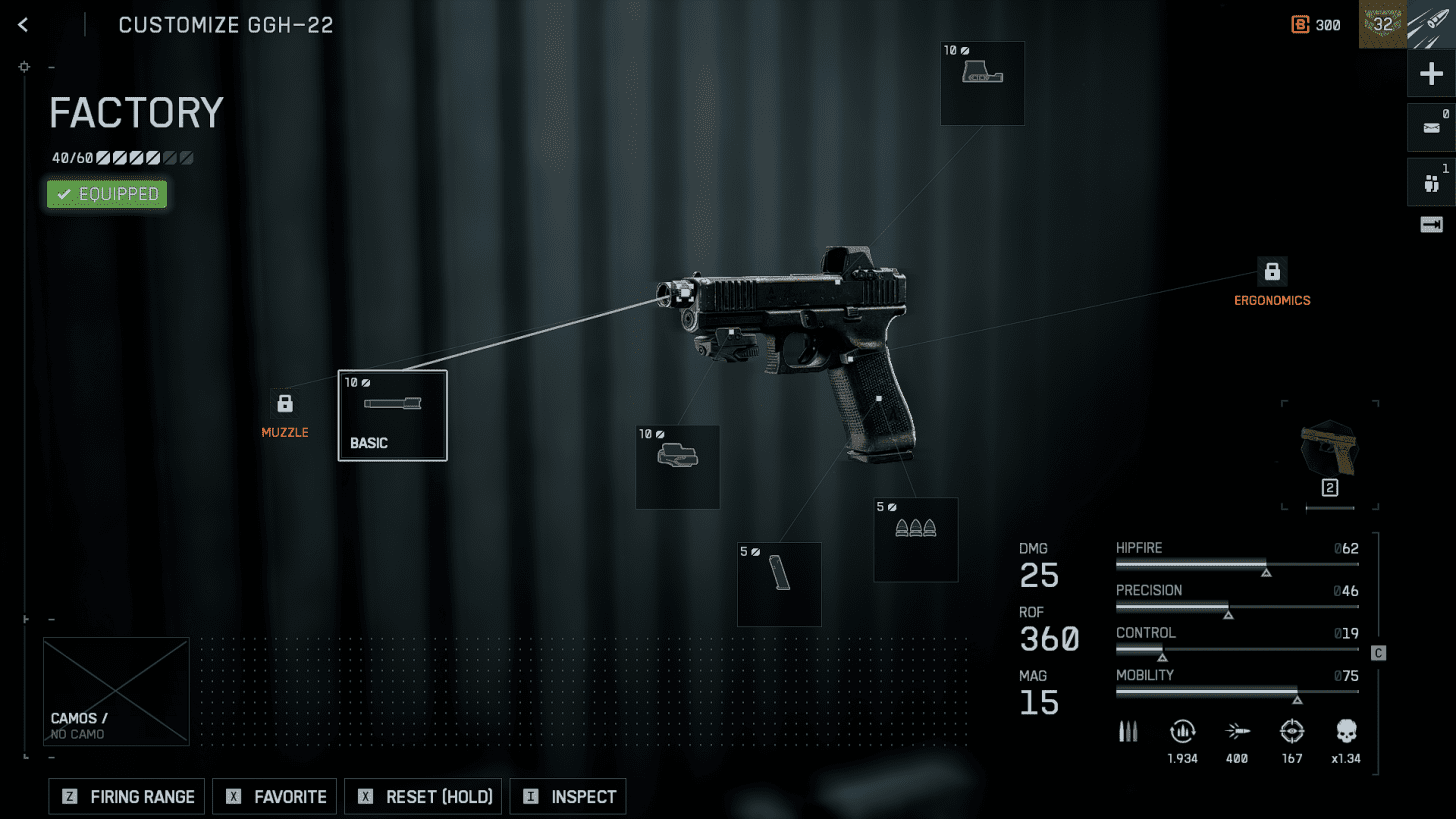Select the underbarrel laser attachment slot

point(678,466)
